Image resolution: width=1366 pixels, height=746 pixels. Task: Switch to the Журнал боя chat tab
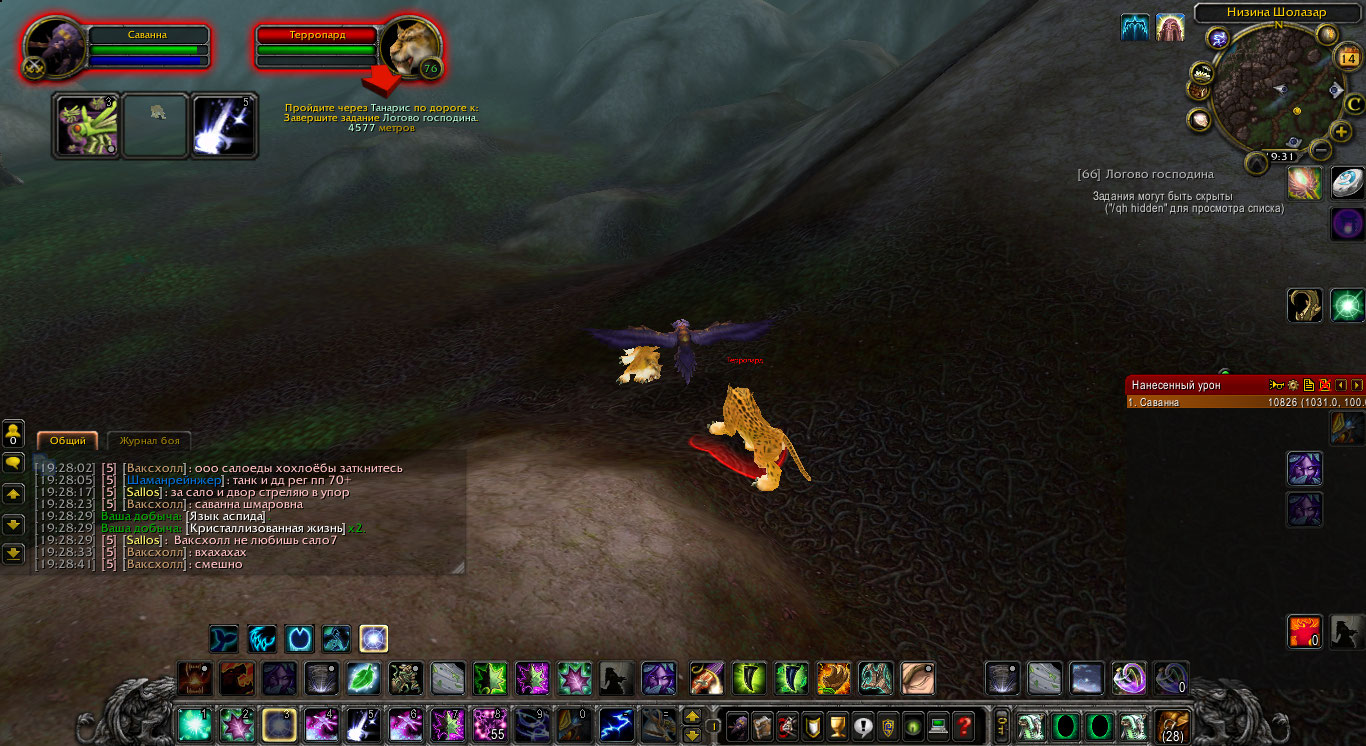pos(148,441)
